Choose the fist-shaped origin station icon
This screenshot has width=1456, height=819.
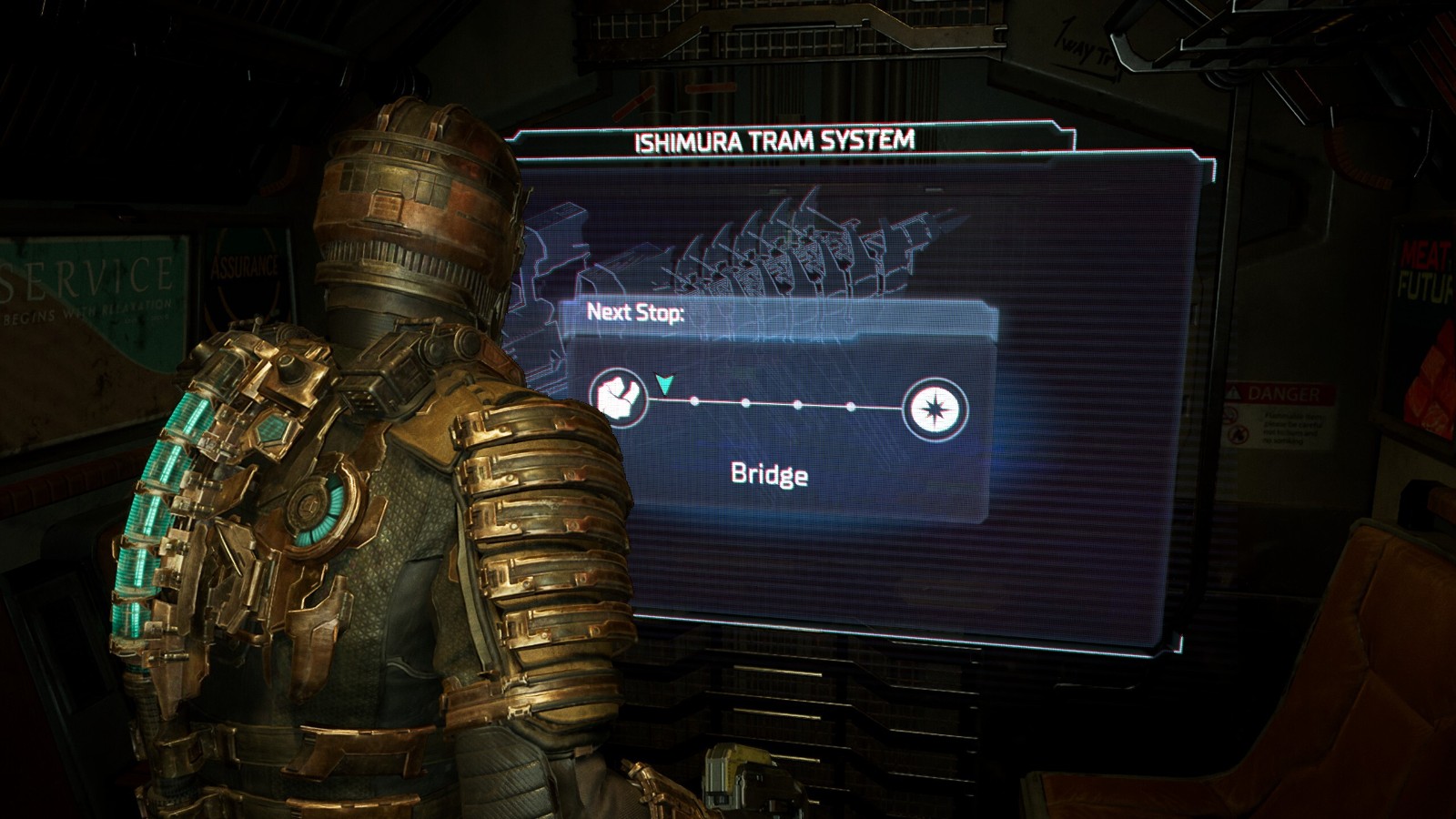tap(618, 396)
